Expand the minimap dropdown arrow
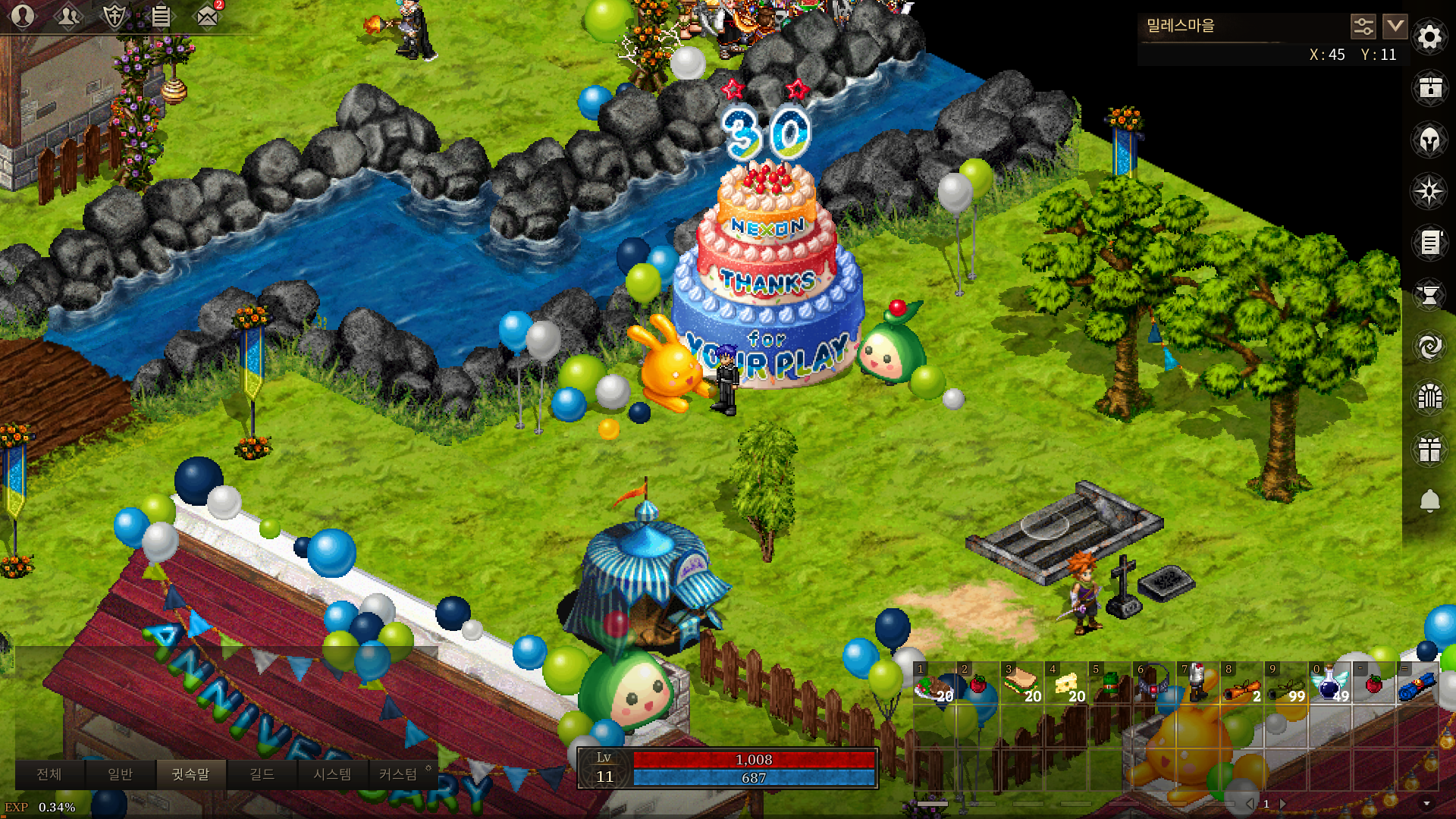 [x=1395, y=27]
